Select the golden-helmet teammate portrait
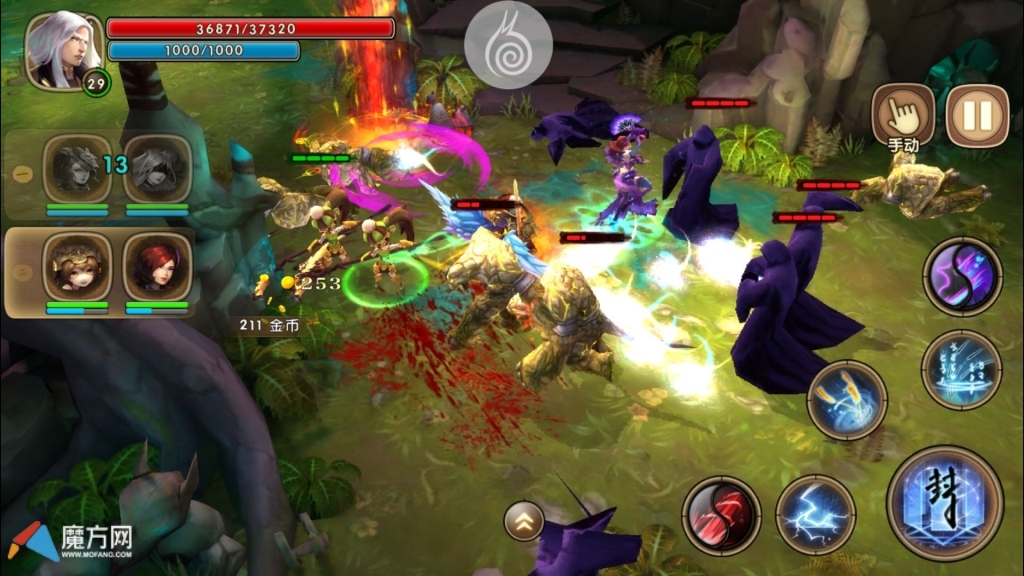The image size is (1024, 576). point(77,267)
